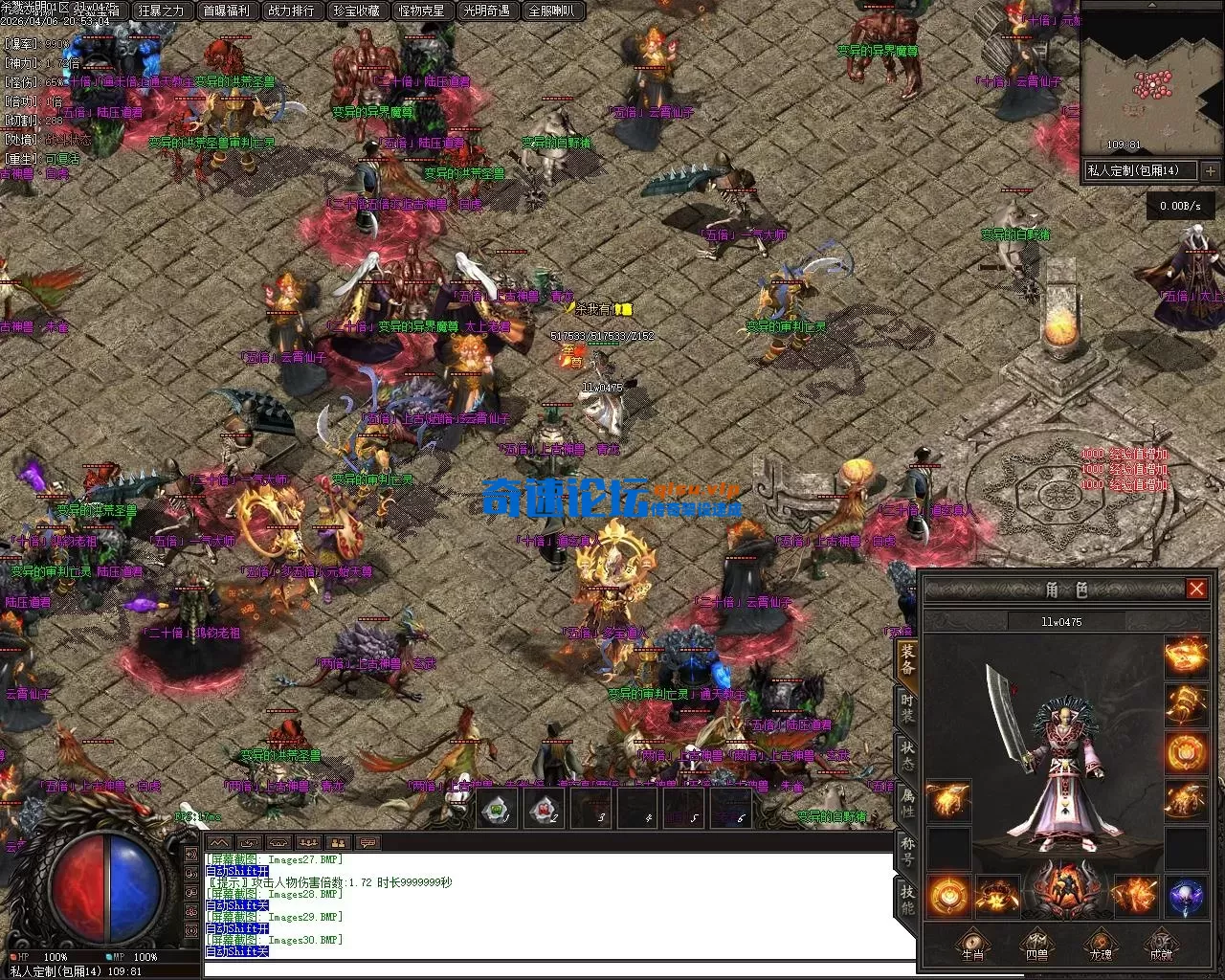Click the minimap in the corner

(x=1152, y=81)
